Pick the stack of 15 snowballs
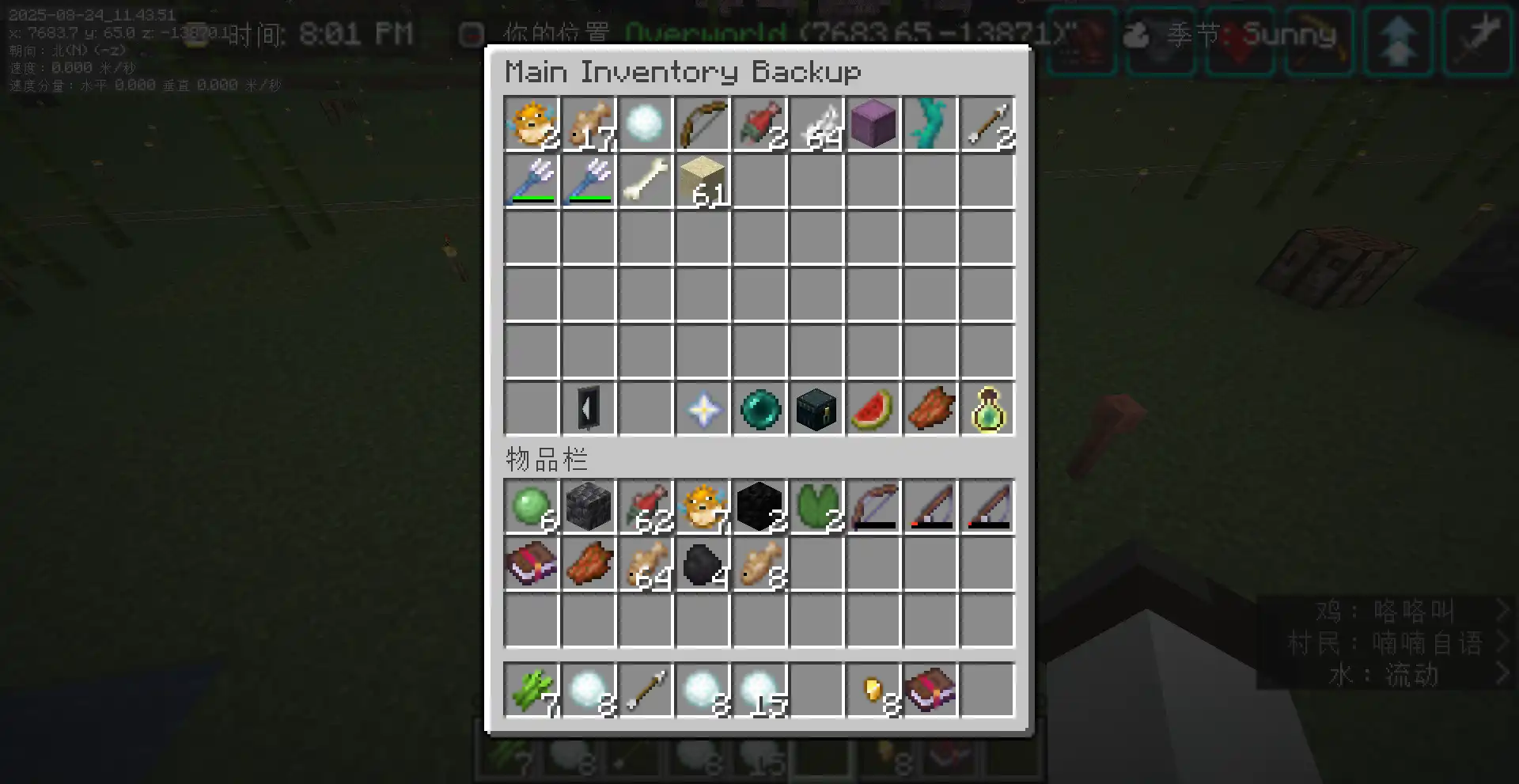Viewport: 1519px width, 784px height. tap(759, 690)
